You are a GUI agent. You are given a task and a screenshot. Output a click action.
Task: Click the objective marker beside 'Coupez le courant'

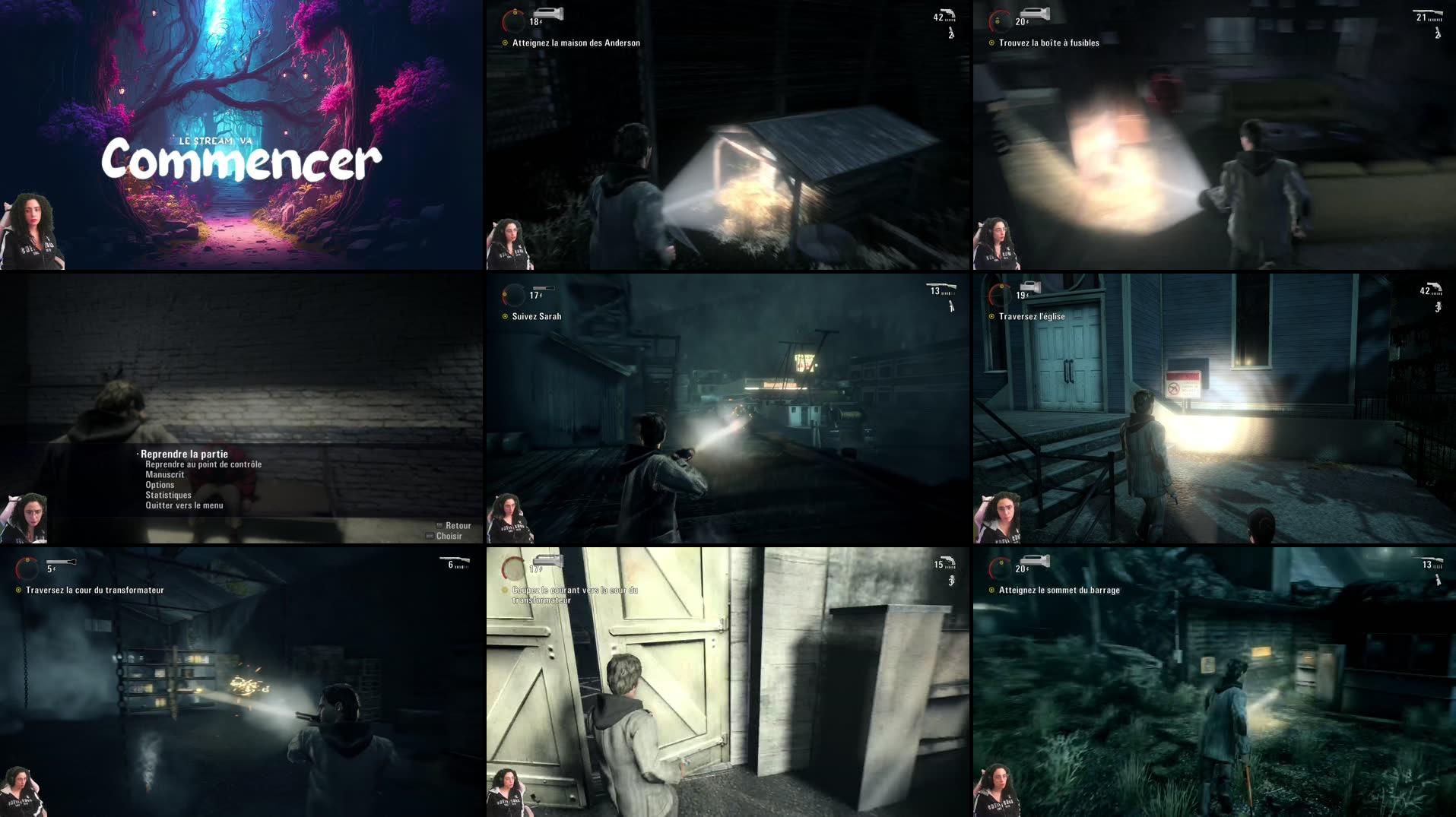(x=503, y=589)
